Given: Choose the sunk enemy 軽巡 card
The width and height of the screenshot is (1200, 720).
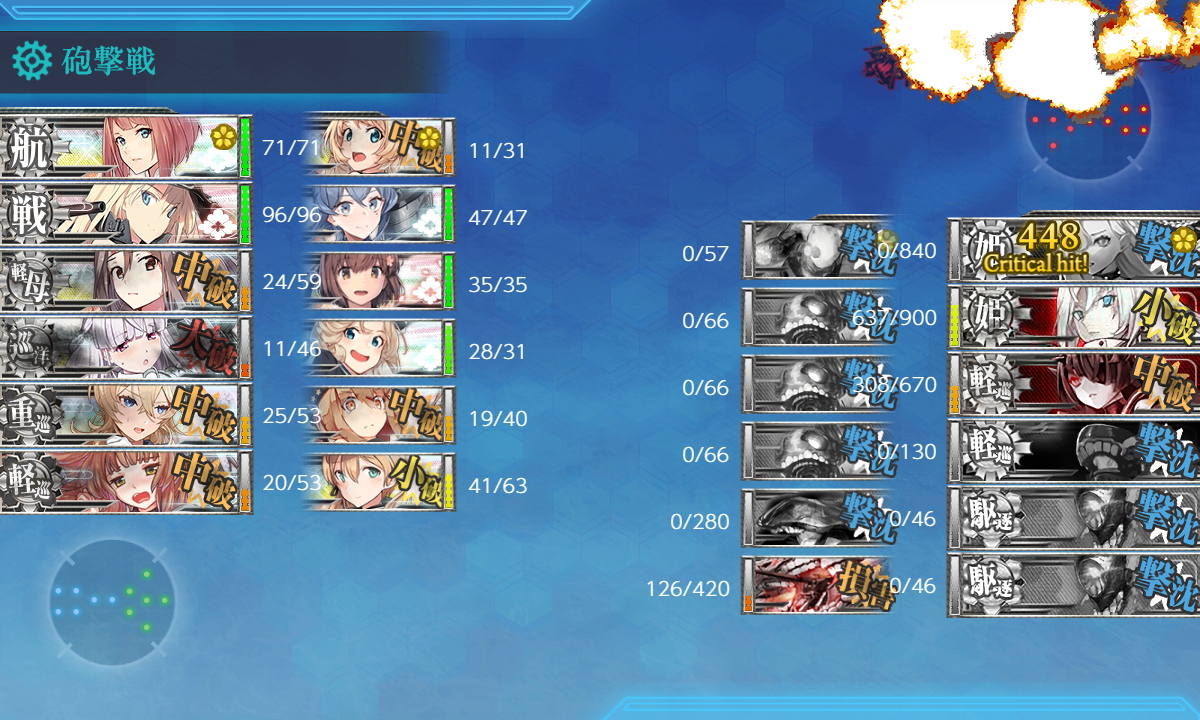Looking at the screenshot, I should click(1075, 451).
